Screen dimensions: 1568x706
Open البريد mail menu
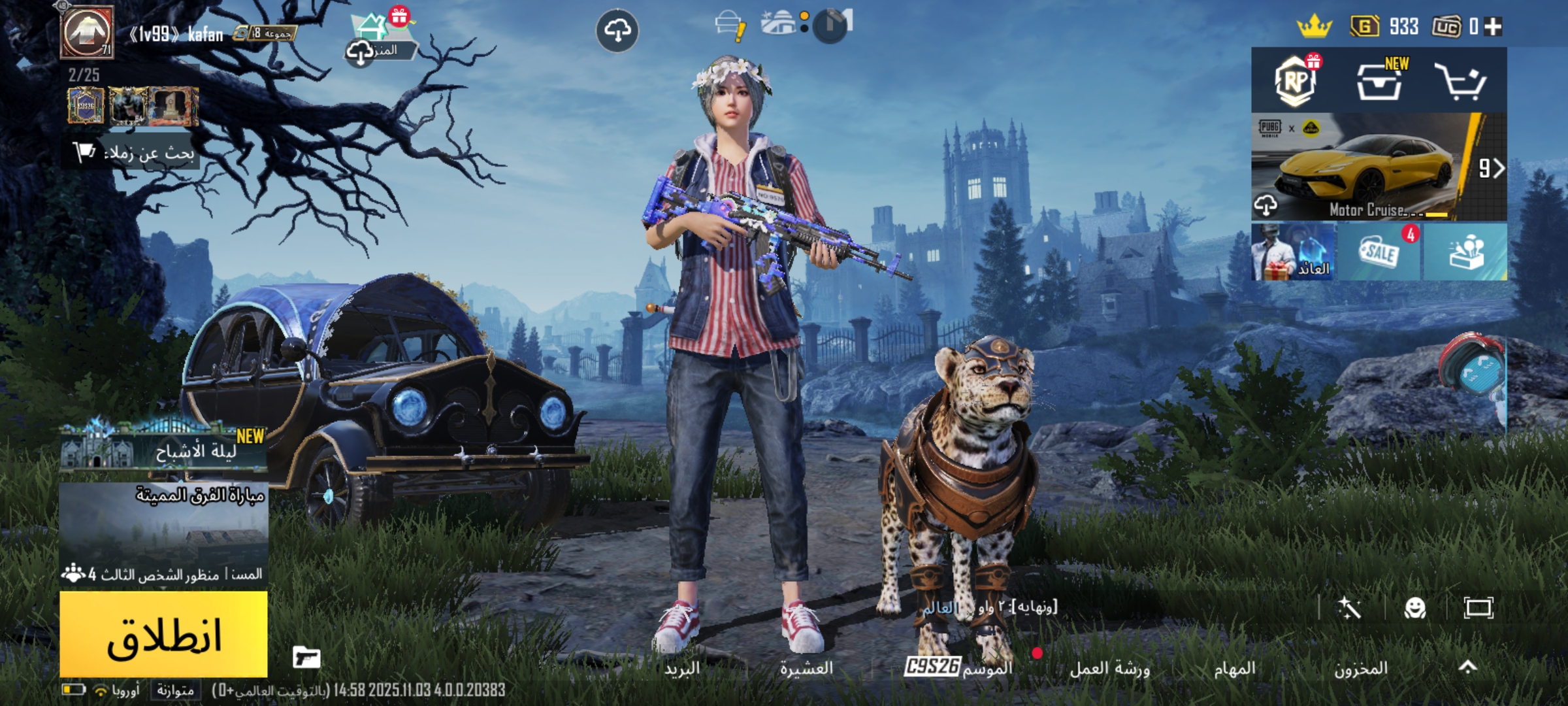tap(682, 668)
